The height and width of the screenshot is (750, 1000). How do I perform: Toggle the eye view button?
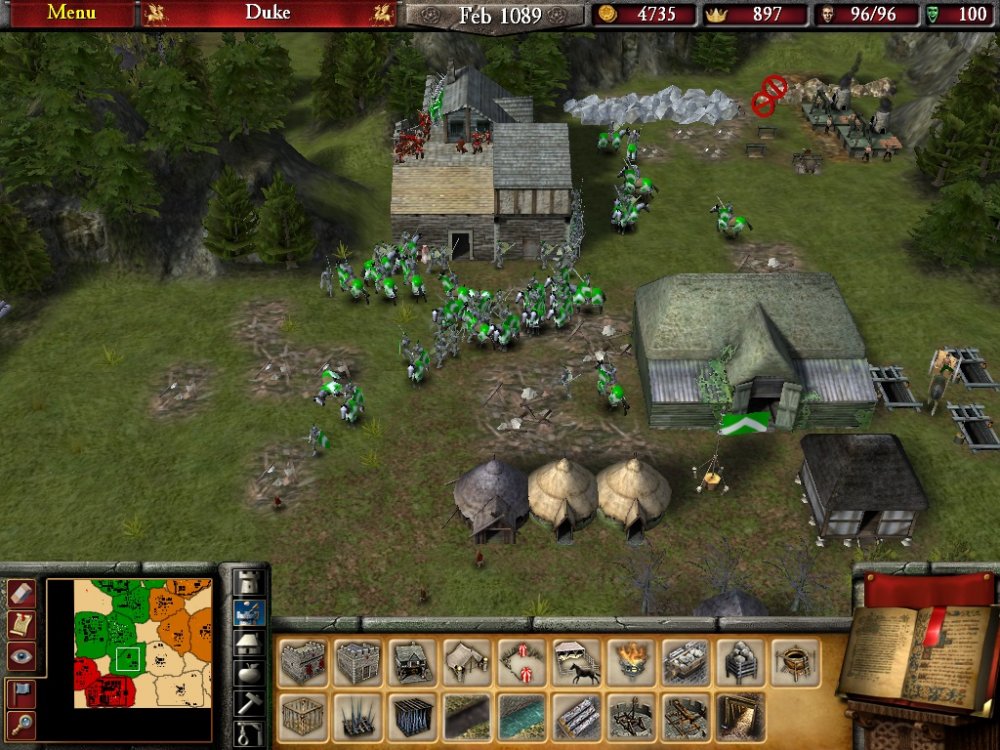[22, 656]
